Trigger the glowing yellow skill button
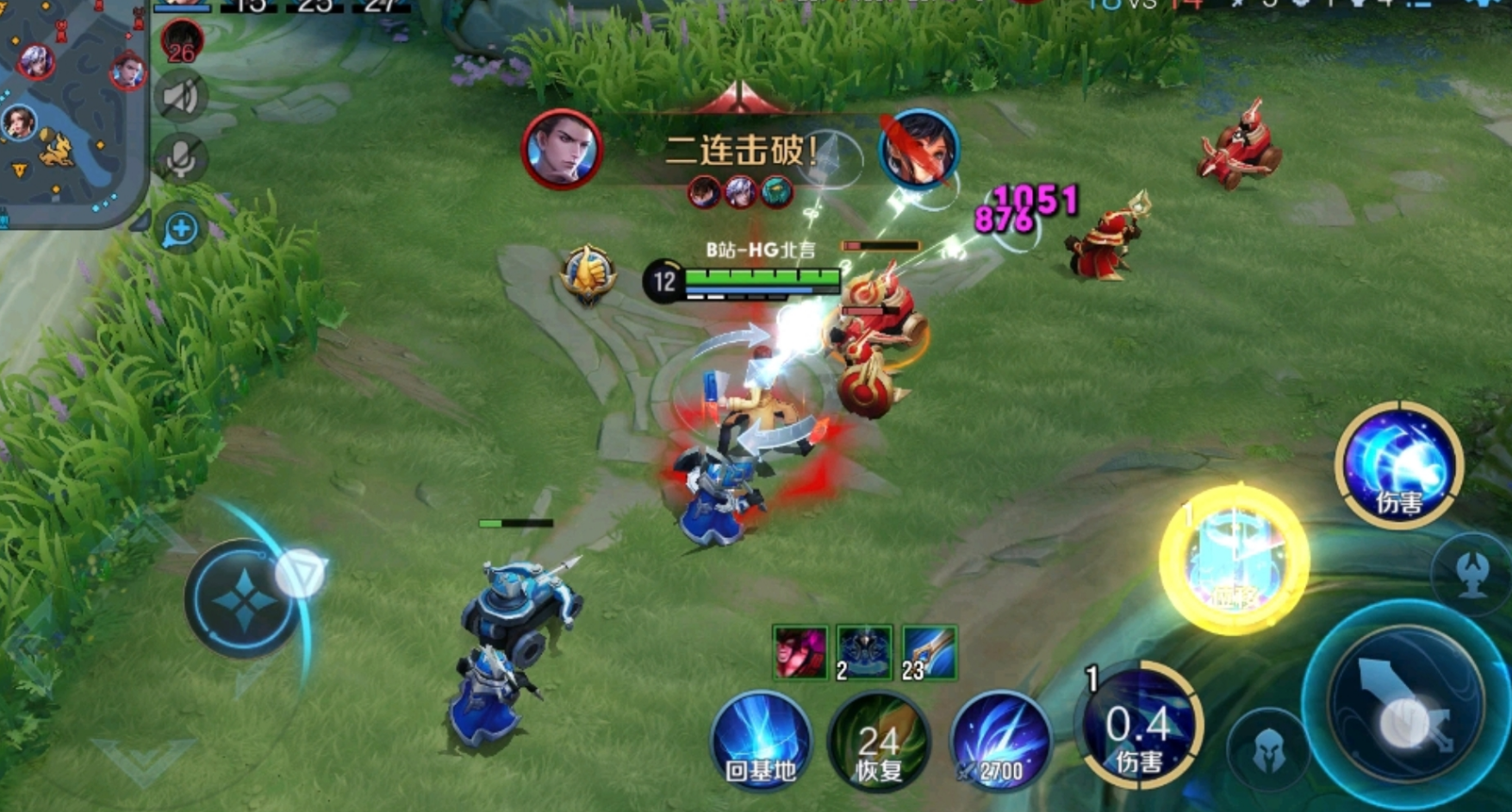Viewport: 1512px width, 812px height. 1233,561
